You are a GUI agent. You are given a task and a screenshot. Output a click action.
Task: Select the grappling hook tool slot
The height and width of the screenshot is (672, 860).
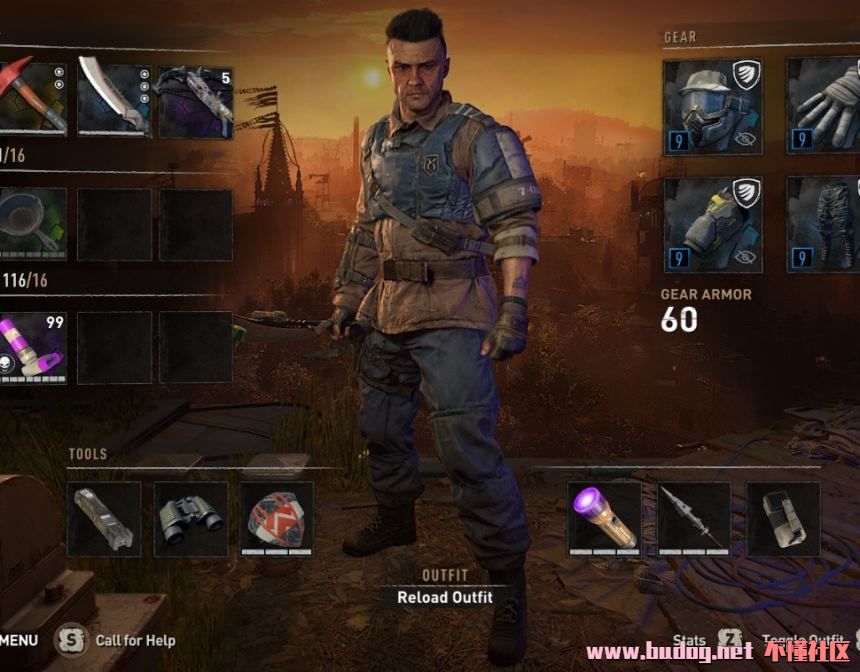694,518
